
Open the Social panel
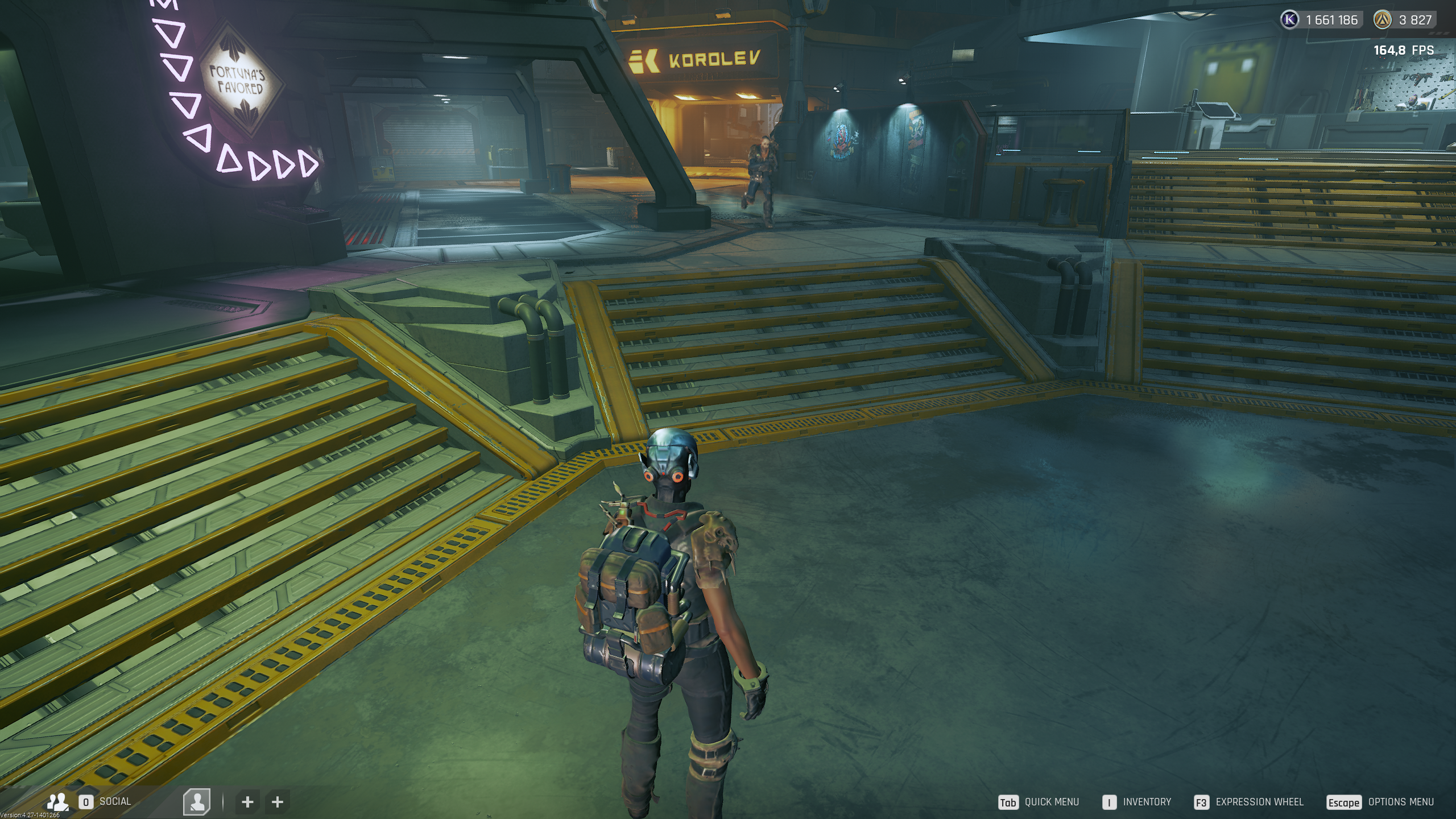coord(114,801)
